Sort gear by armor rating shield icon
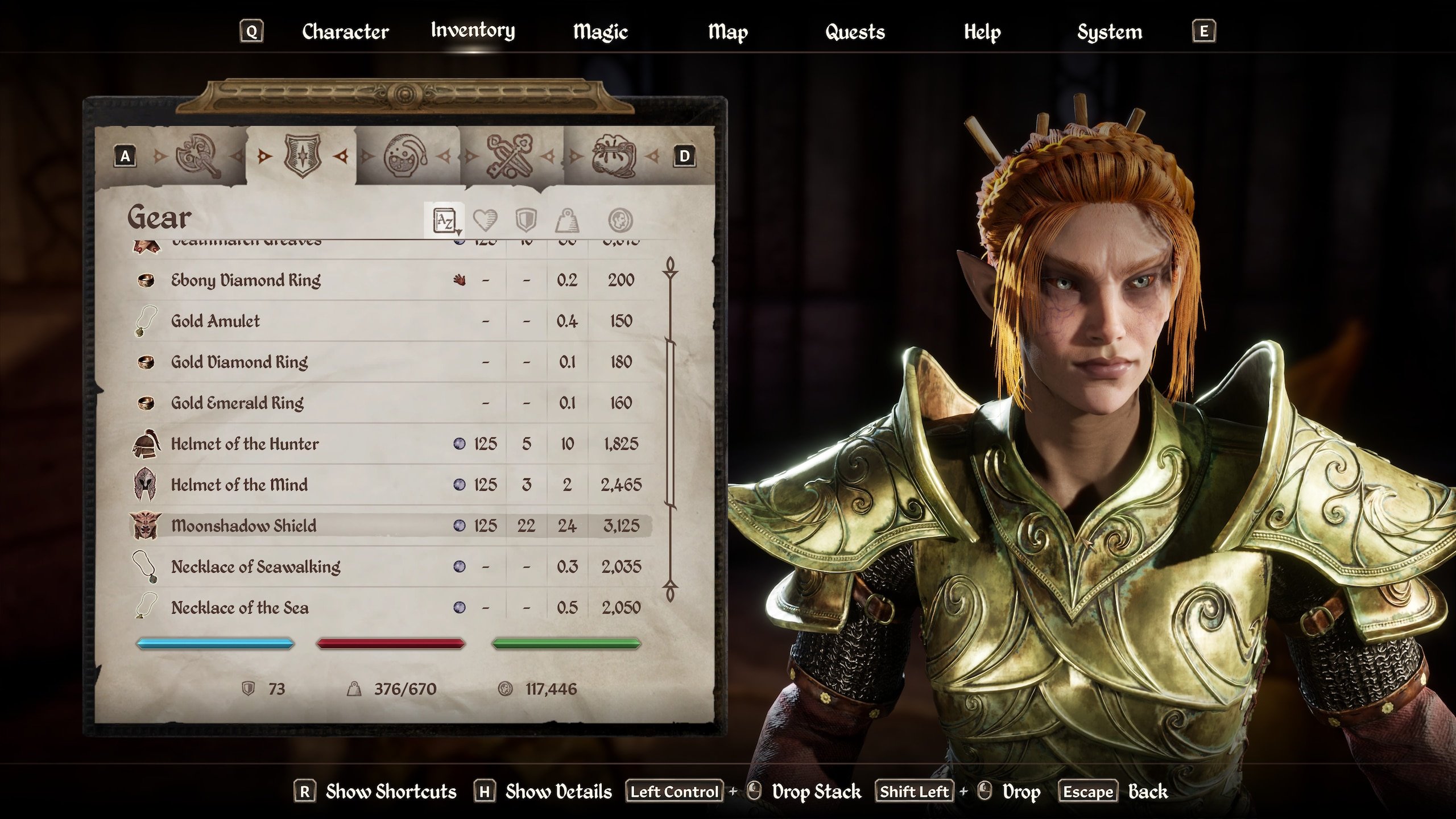Screen dimensions: 1456x819 [x=526, y=220]
